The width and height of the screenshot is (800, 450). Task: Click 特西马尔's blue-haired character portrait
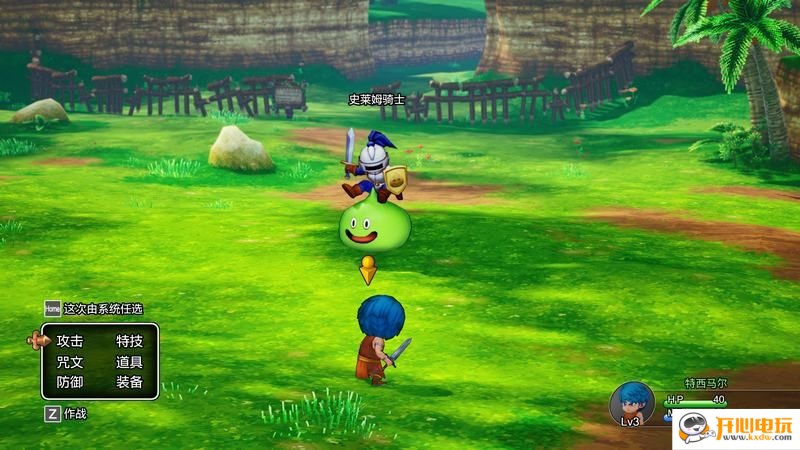[631, 402]
